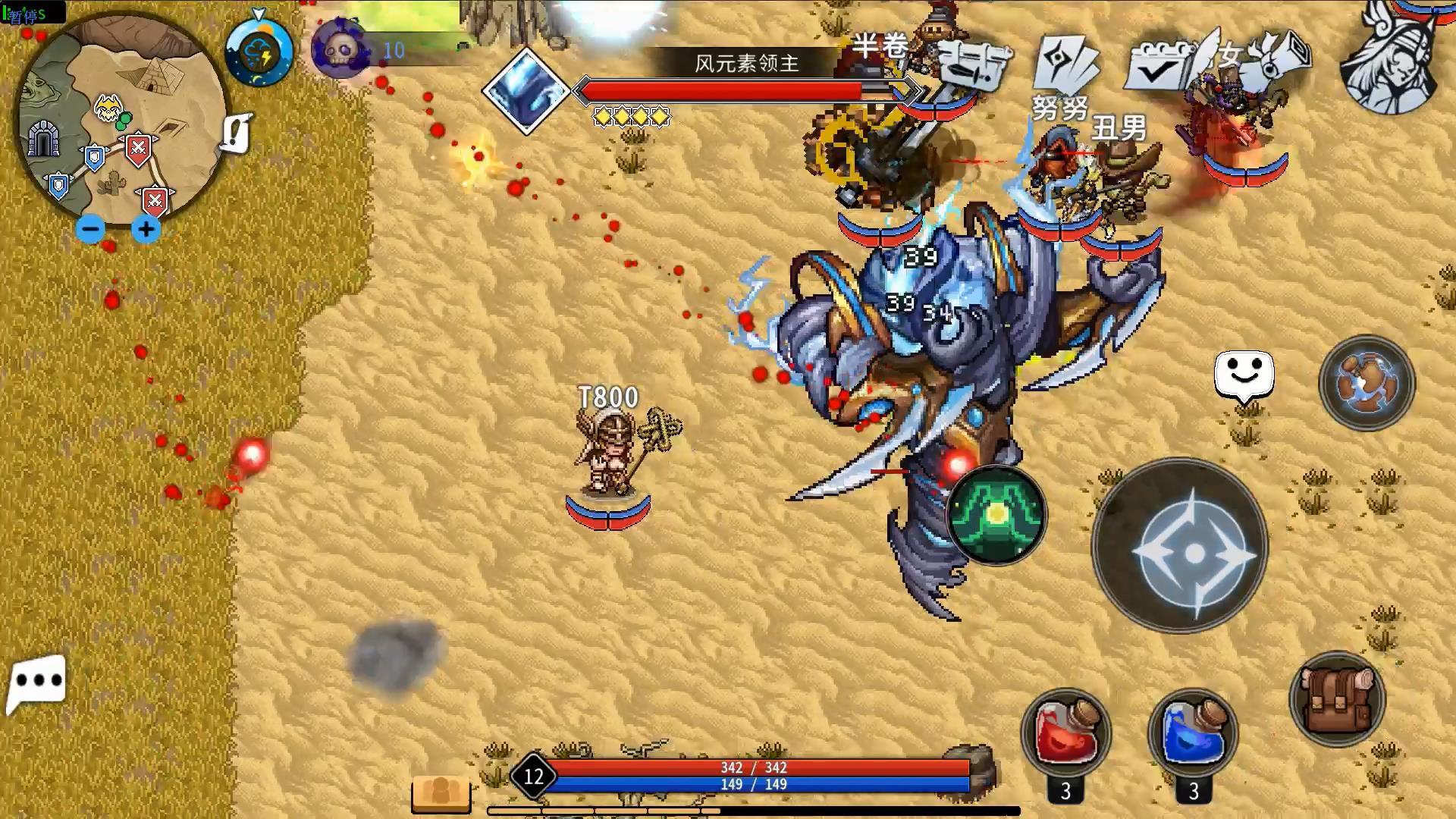The height and width of the screenshot is (819, 1456).
Task: Tap the day-night weather indicator
Action: (258, 53)
